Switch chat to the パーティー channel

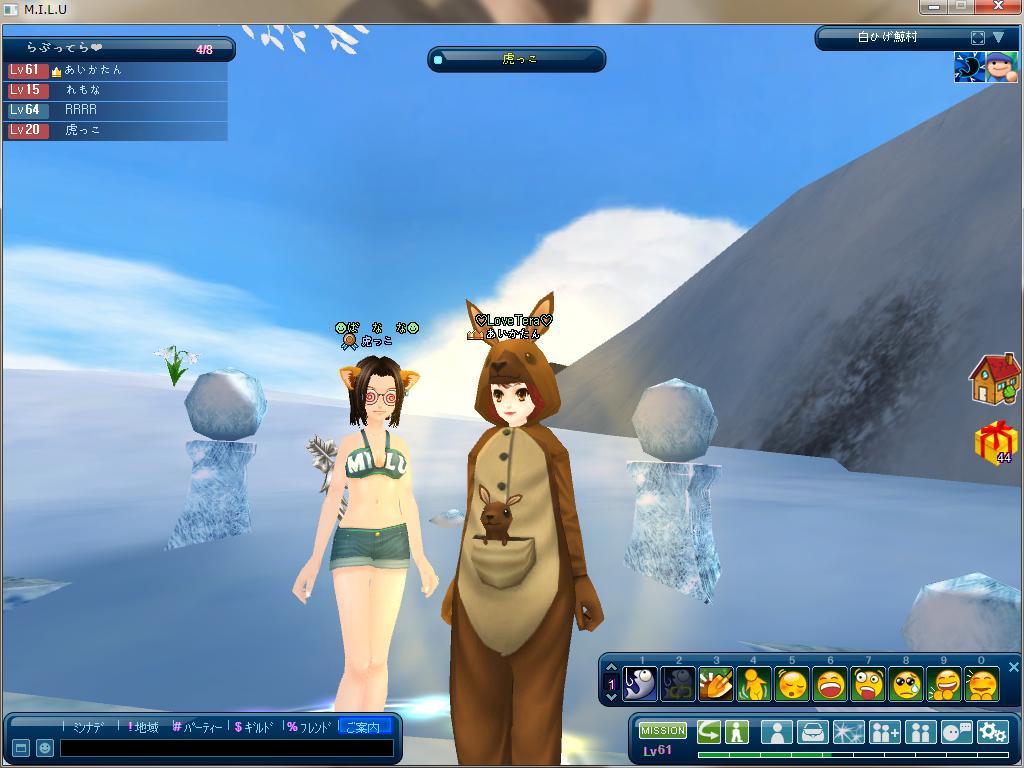(197, 727)
